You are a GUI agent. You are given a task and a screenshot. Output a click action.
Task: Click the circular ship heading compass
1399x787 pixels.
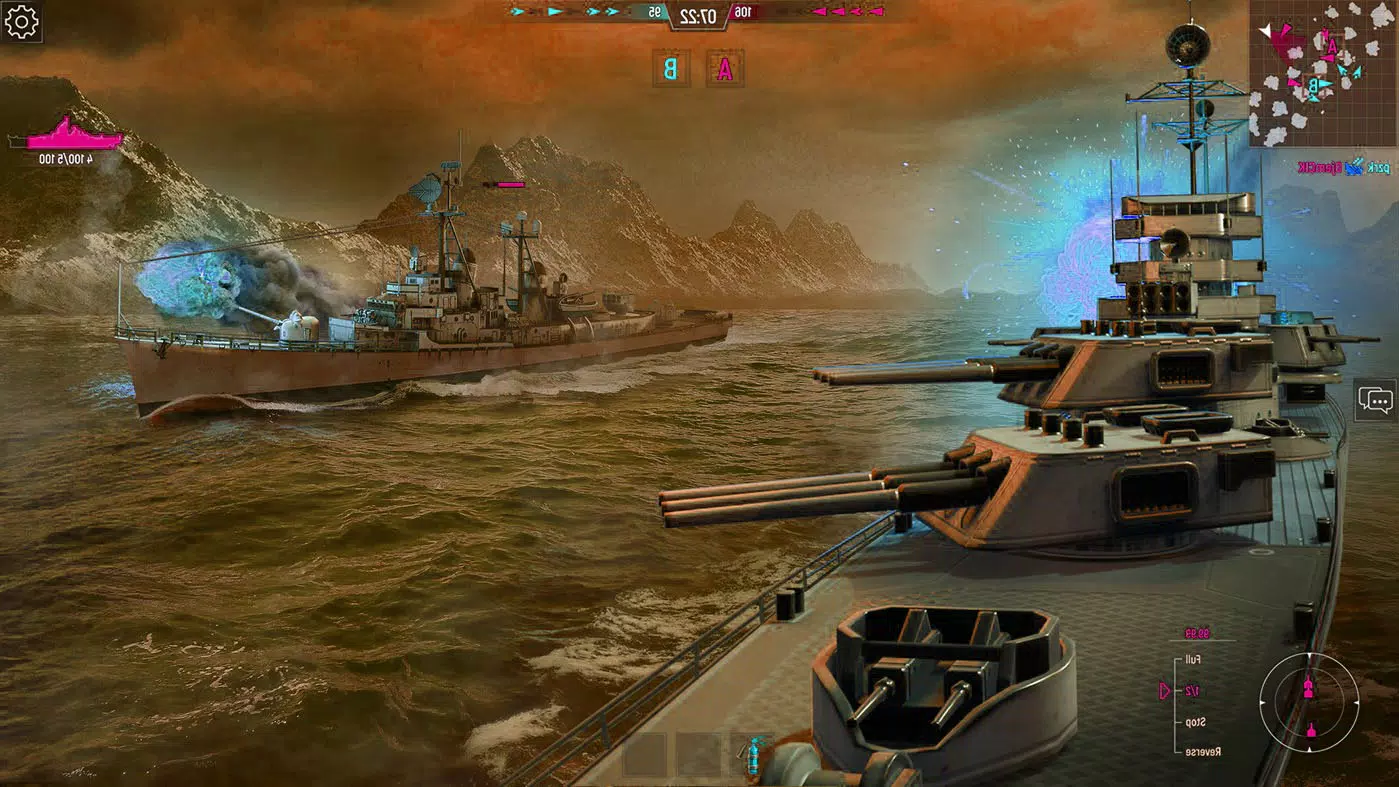pos(1308,703)
